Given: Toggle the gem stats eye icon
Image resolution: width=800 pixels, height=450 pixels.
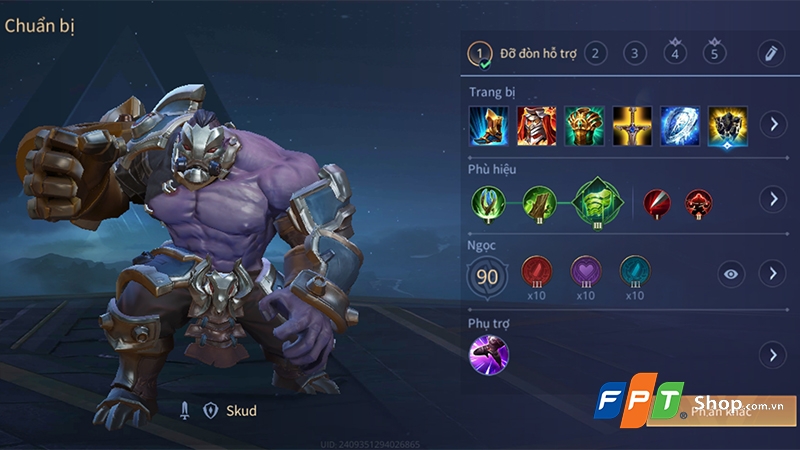Looking at the screenshot, I should pyautogui.click(x=731, y=273).
